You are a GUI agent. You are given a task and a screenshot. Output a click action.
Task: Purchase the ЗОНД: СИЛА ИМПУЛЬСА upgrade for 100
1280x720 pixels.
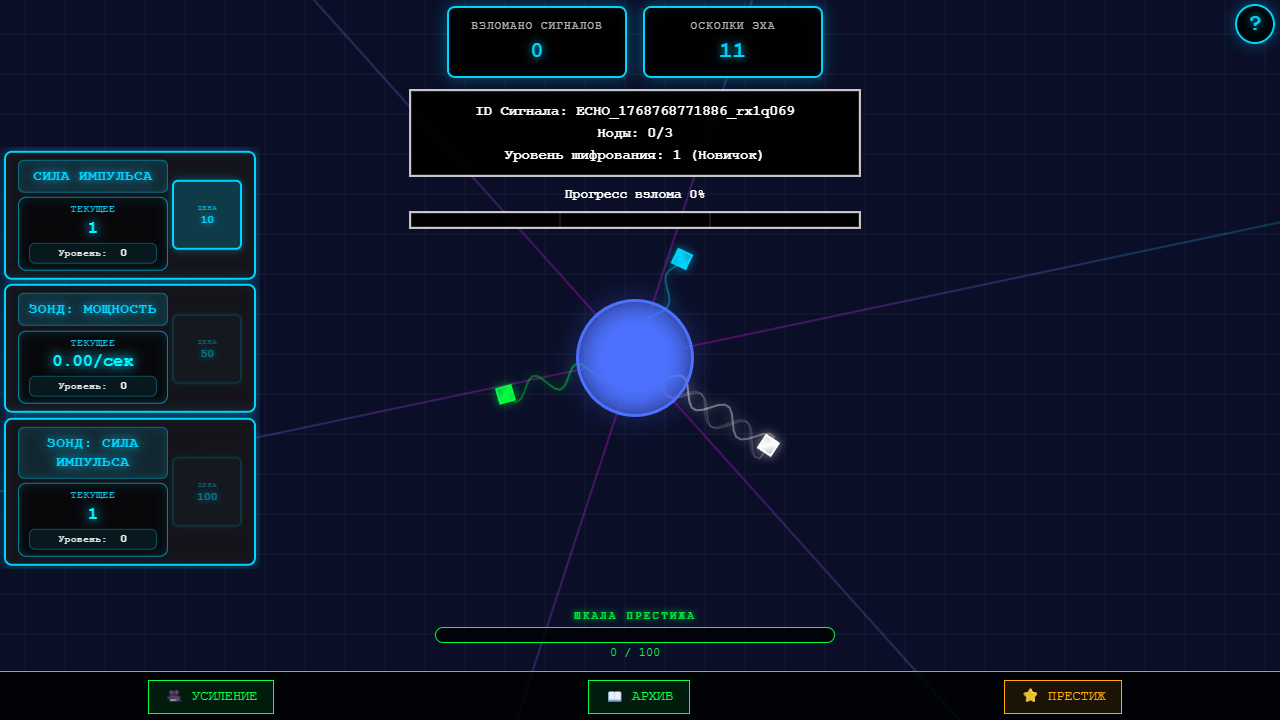click(x=206, y=492)
